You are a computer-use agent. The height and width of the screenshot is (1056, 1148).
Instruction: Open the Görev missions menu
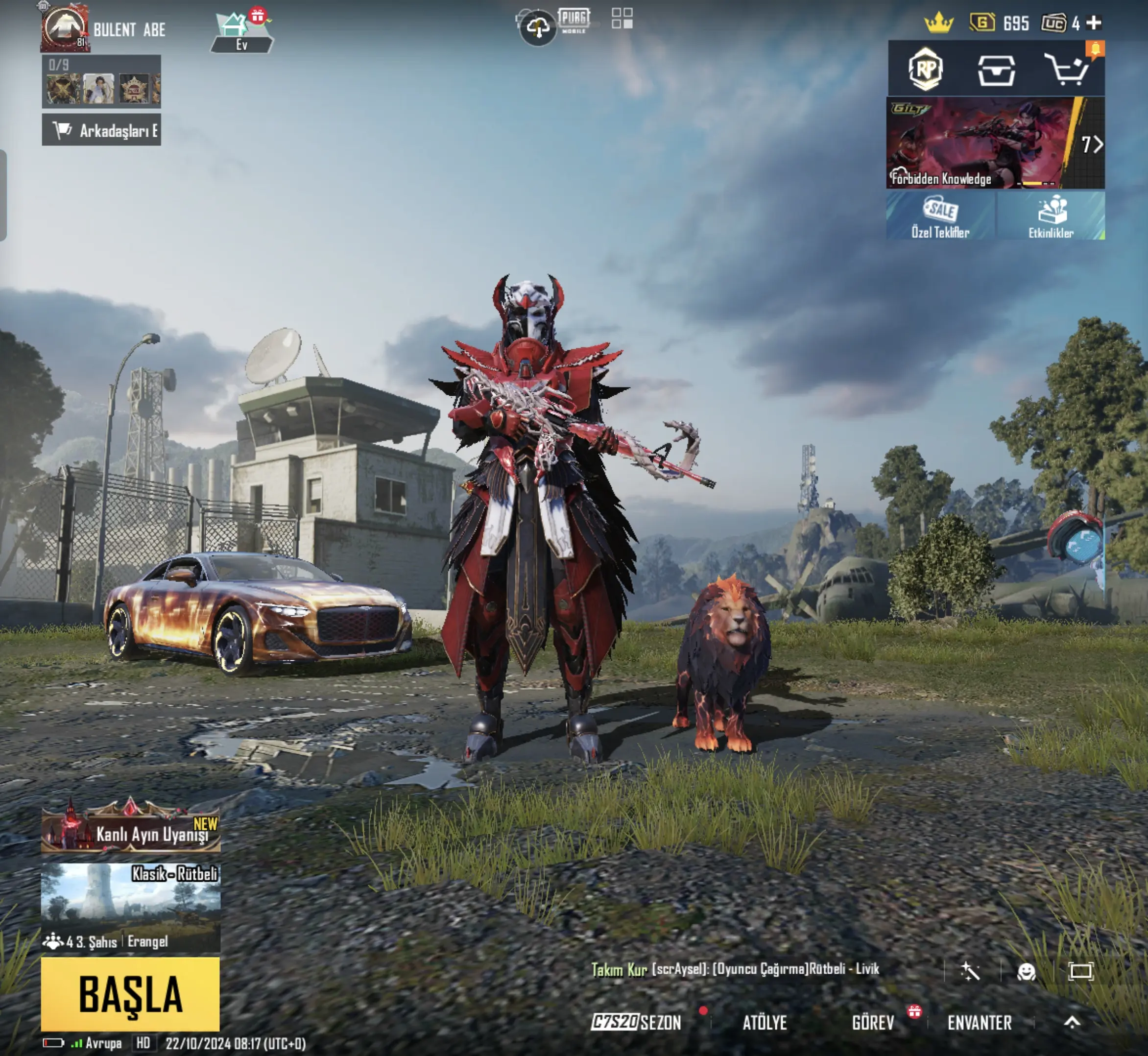click(x=873, y=1022)
